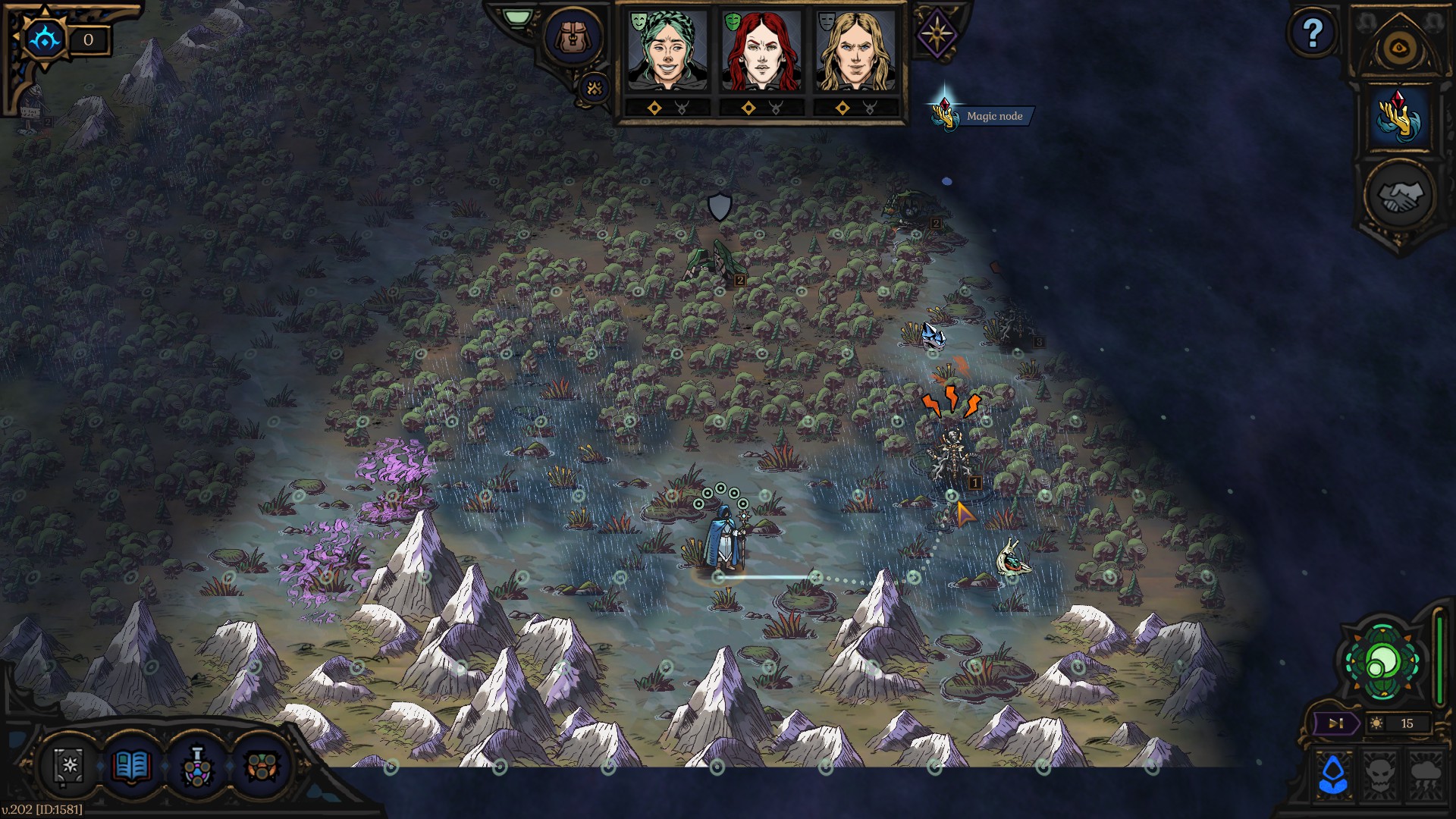End the turn with the skip arrow

[x=1335, y=723]
